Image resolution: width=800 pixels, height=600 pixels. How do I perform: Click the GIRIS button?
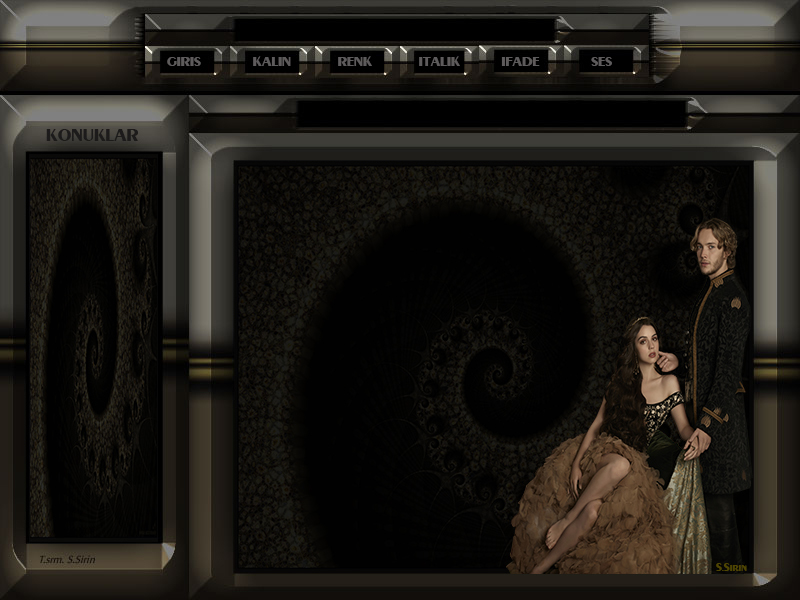click(x=184, y=62)
